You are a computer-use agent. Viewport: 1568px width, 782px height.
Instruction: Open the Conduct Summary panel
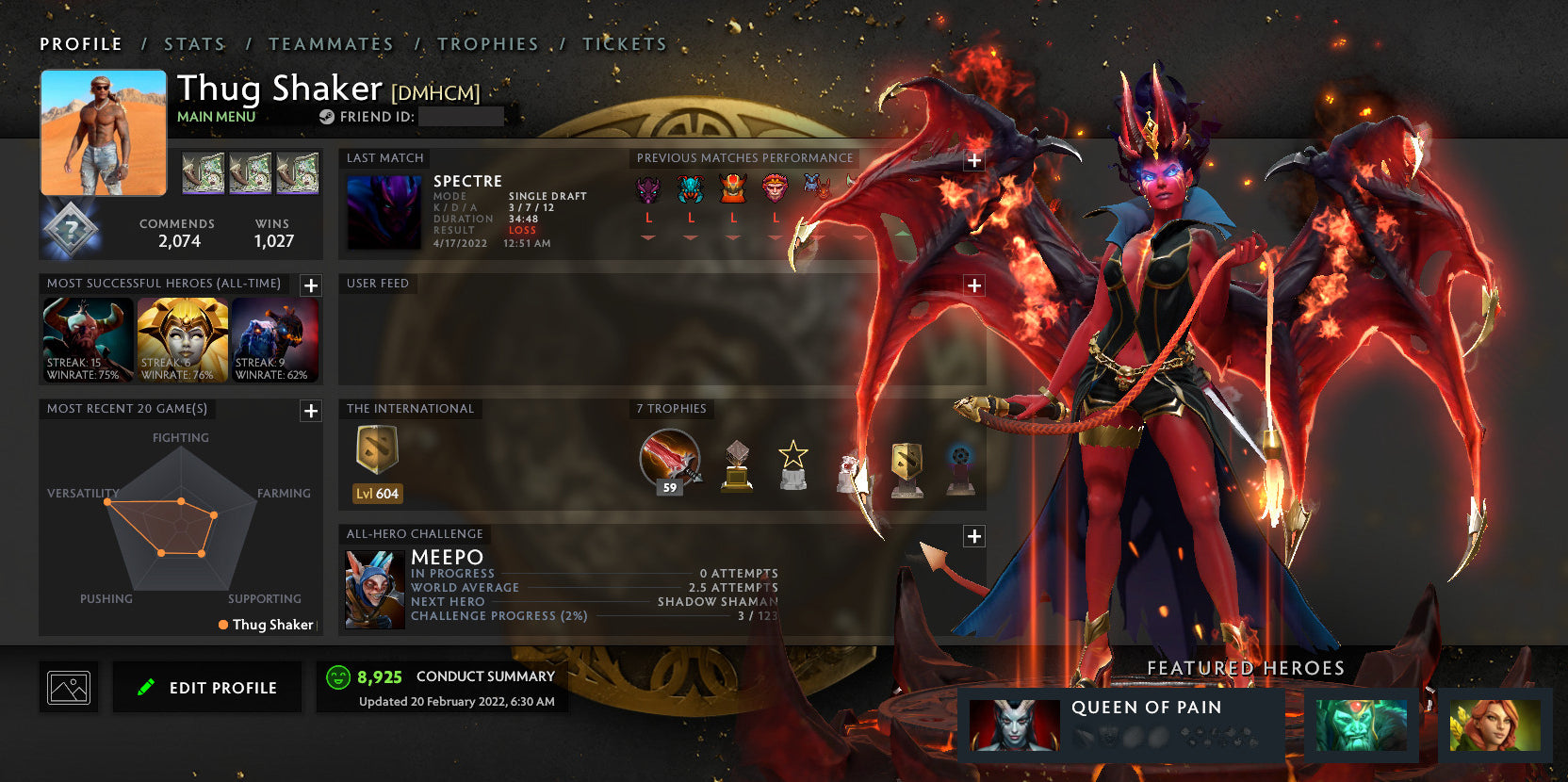point(441,688)
